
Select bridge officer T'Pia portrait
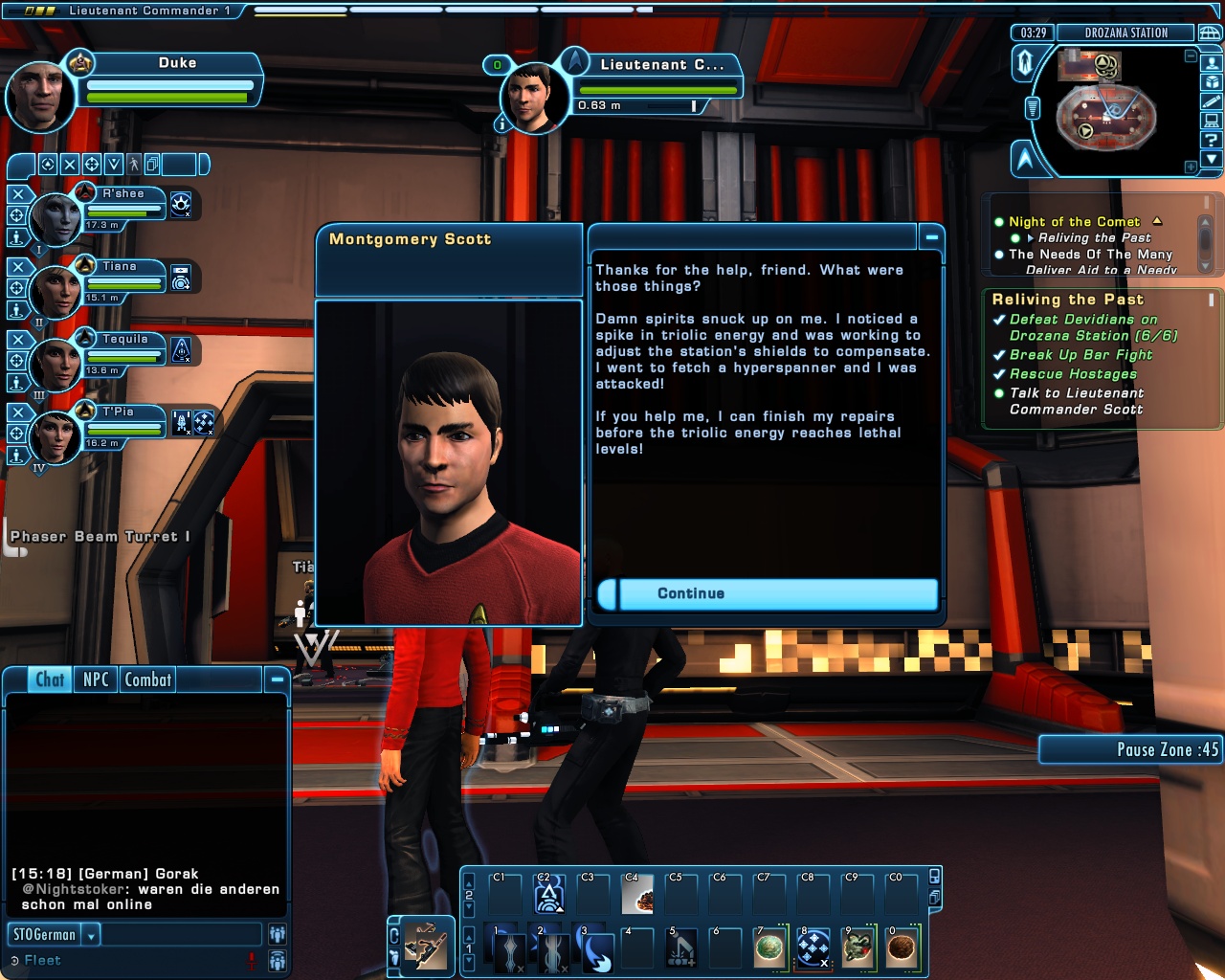[x=56, y=437]
